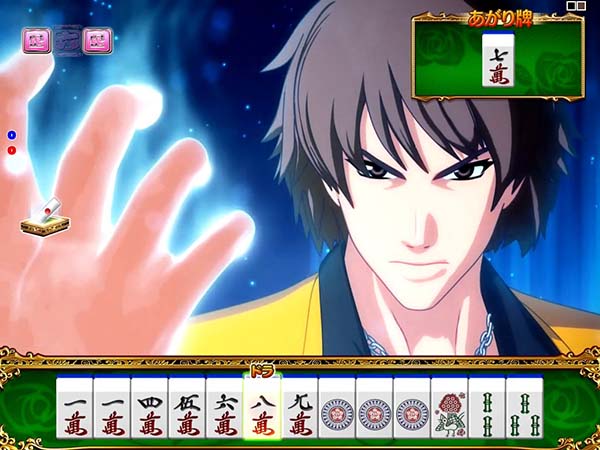Select the four-man (四萬) tile
The height and width of the screenshot is (450, 600).
[149, 412]
